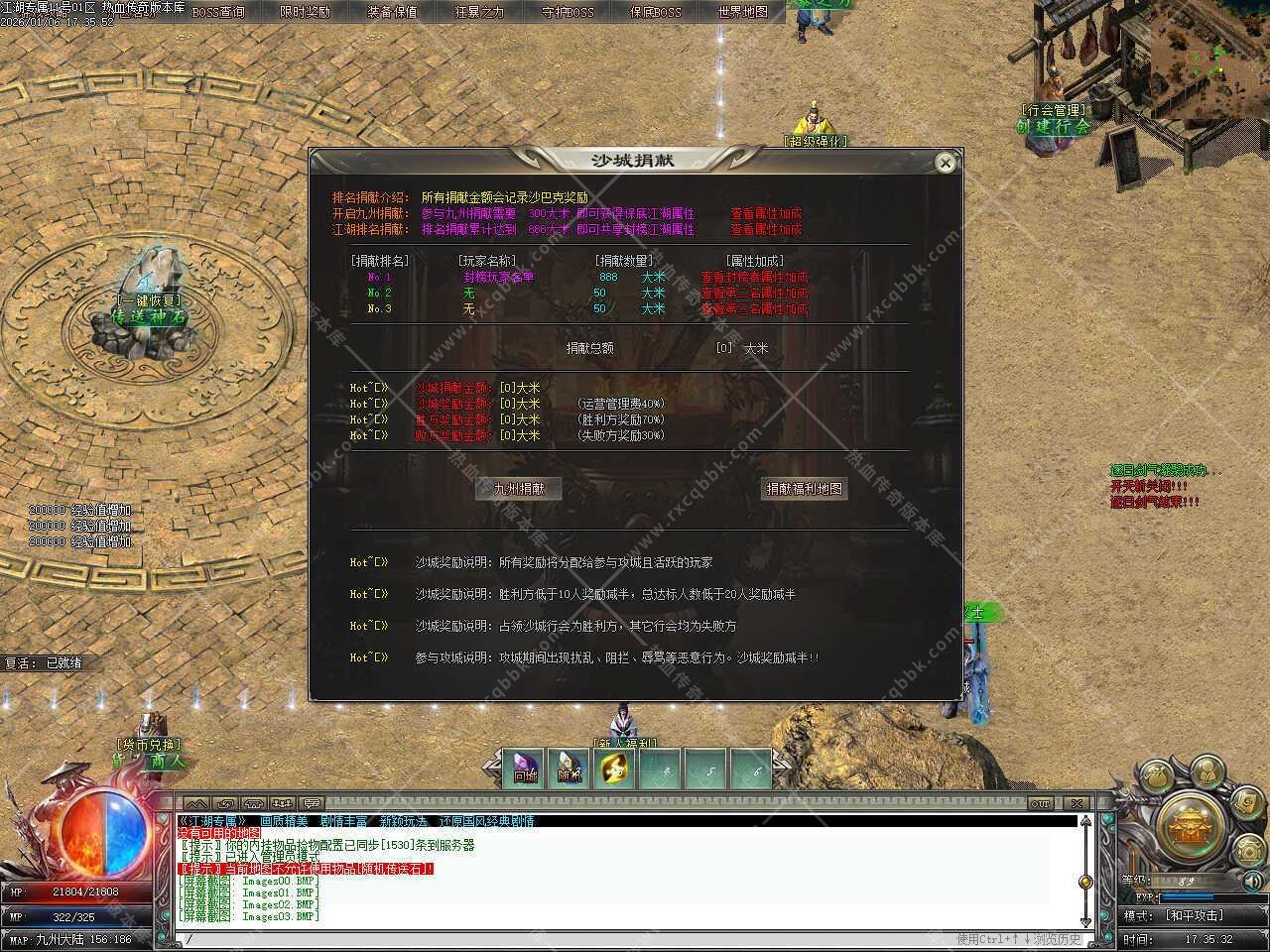1270x952 pixels.
Task: View 查看封榜者属性加成 for rank No.1
Action: coord(754,278)
